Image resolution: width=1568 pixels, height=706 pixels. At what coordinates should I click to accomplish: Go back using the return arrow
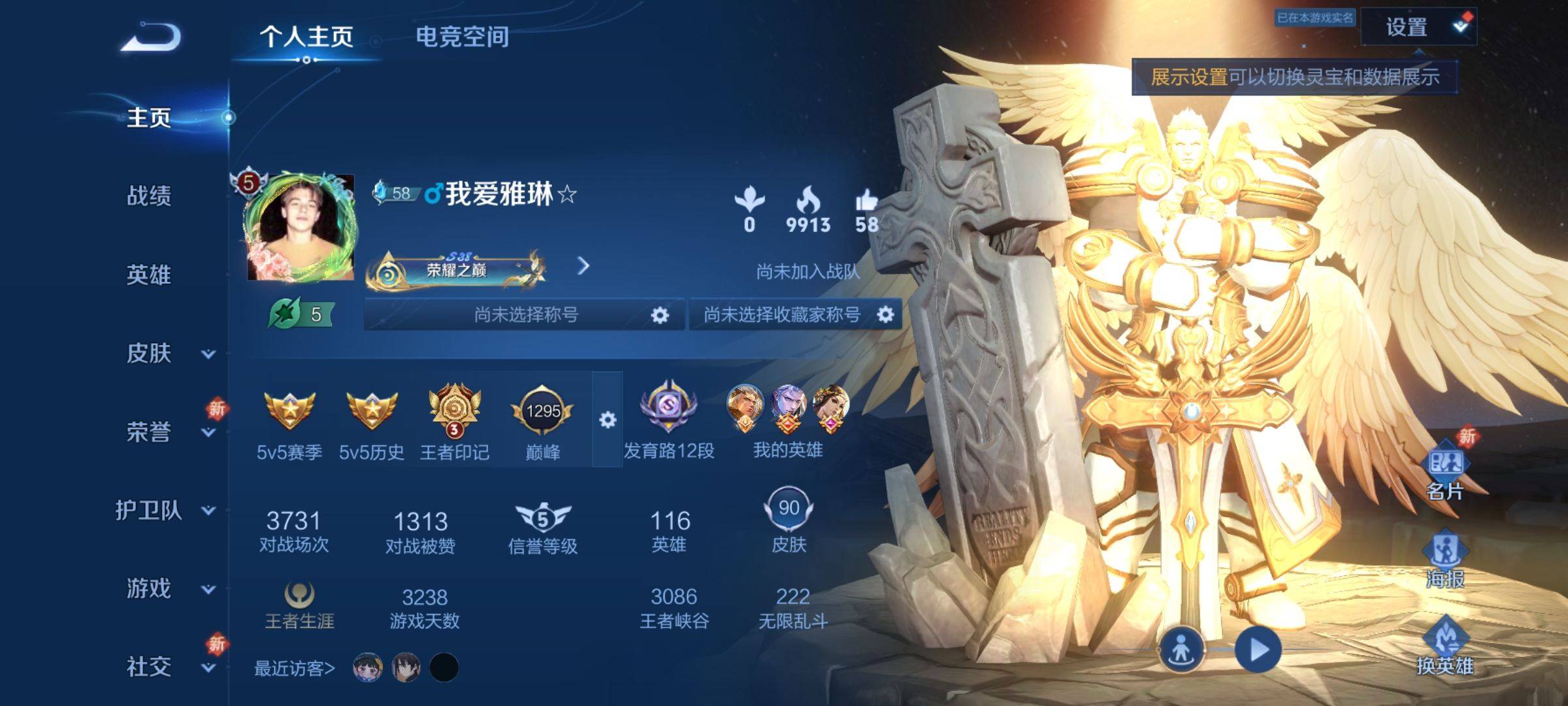tap(151, 37)
